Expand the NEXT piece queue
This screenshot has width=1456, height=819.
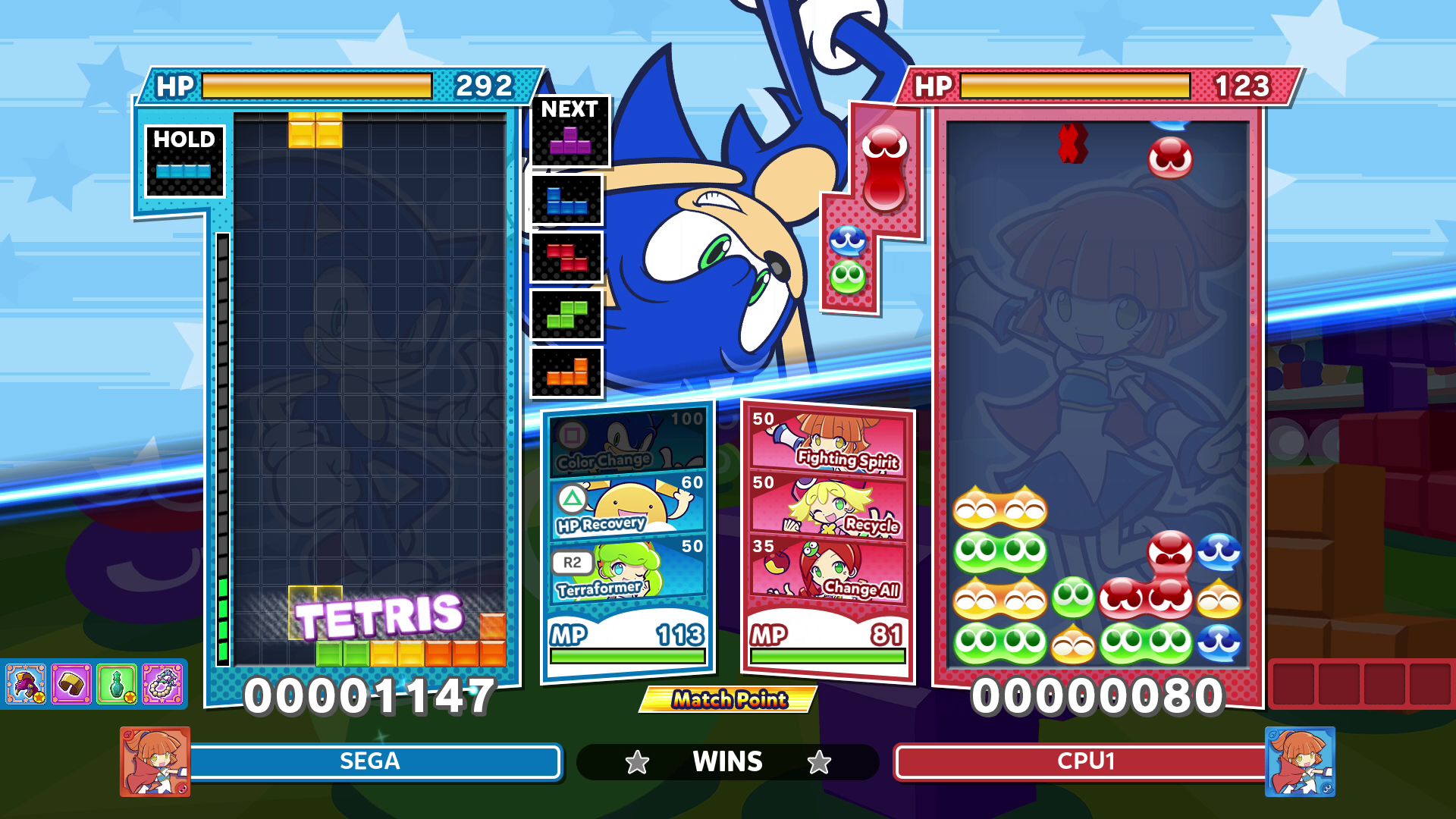tap(570, 108)
